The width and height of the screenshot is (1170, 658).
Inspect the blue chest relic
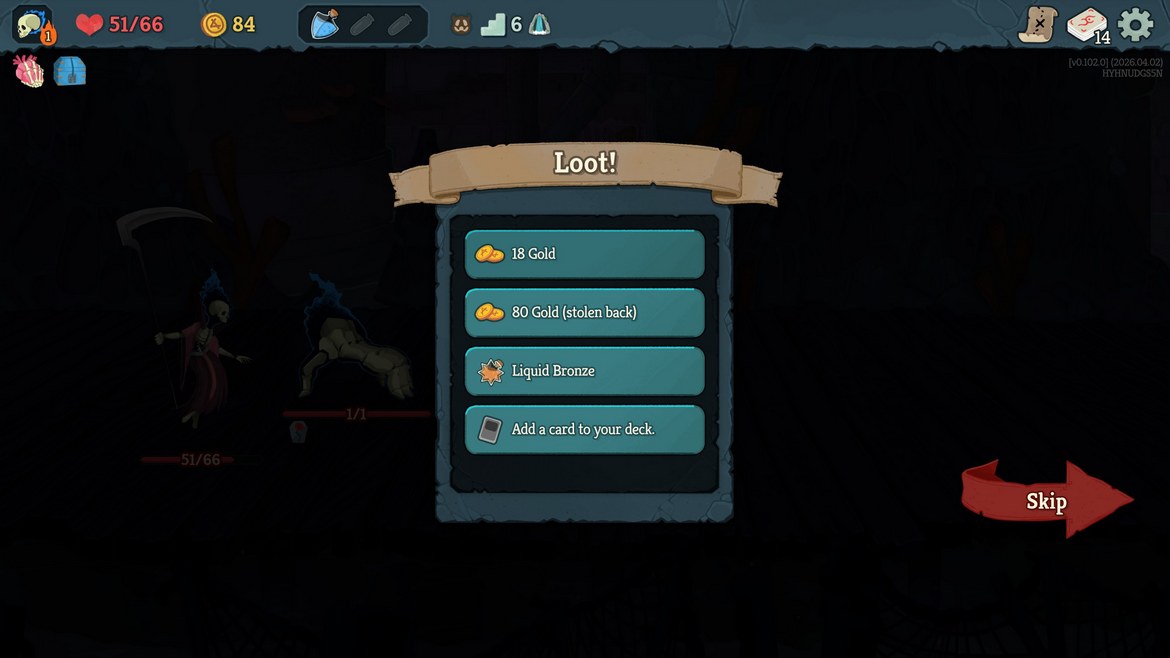pyautogui.click(x=70, y=71)
